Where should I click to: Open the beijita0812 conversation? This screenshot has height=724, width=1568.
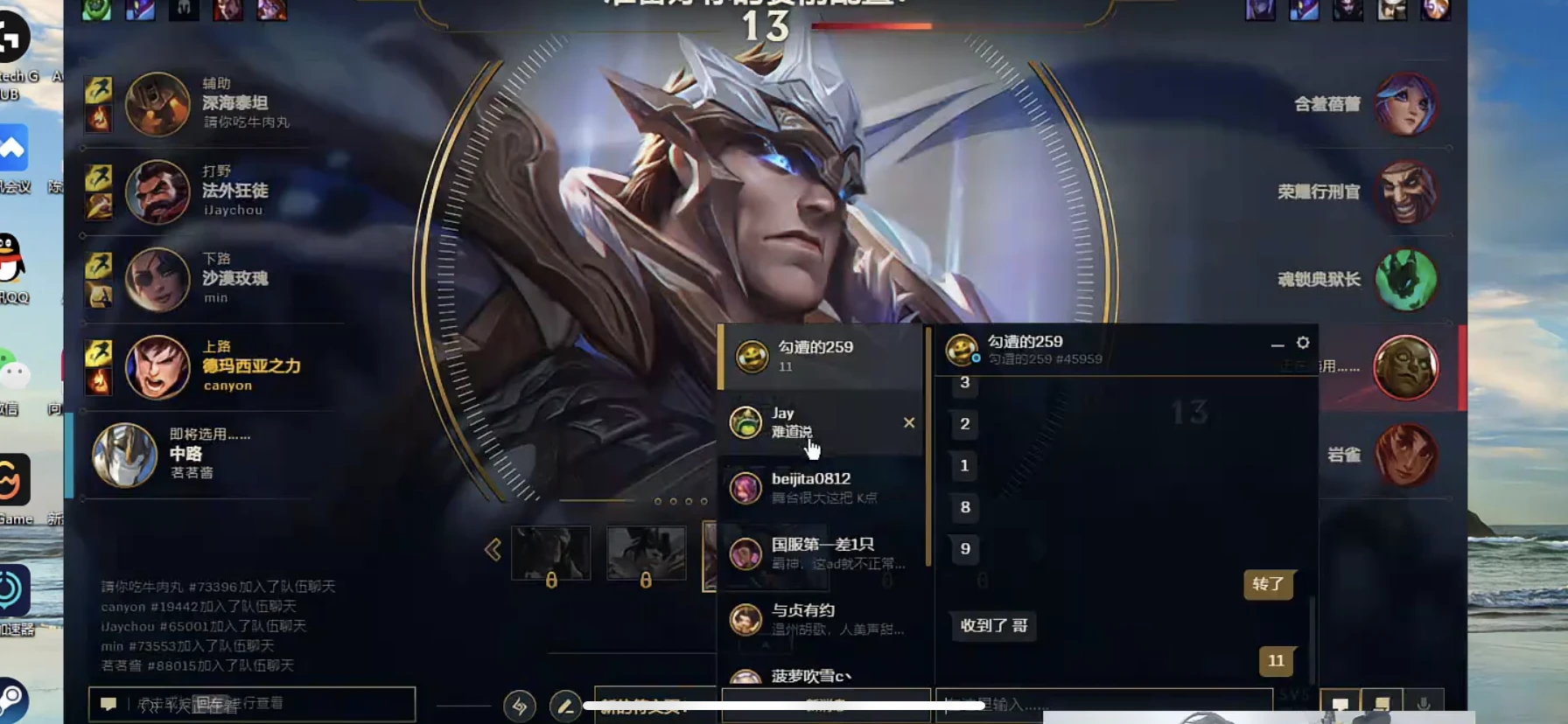tap(819, 488)
